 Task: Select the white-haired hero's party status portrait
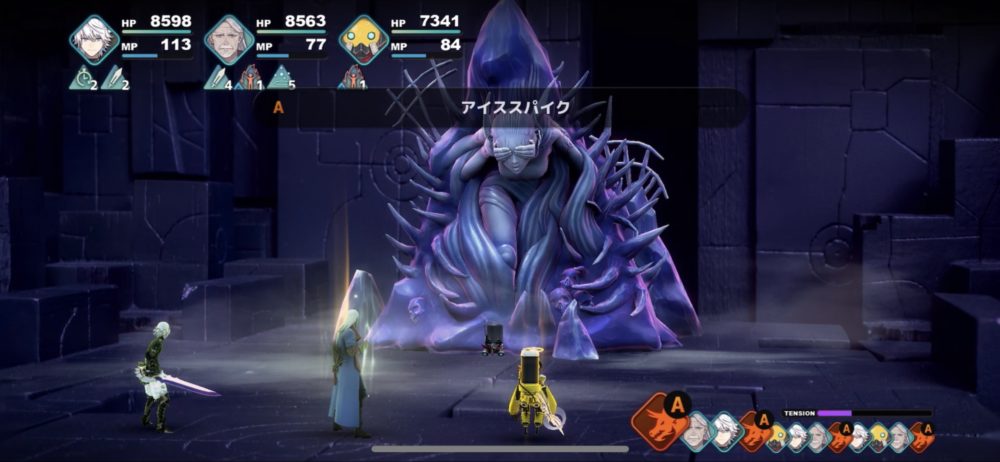tap(94, 39)
